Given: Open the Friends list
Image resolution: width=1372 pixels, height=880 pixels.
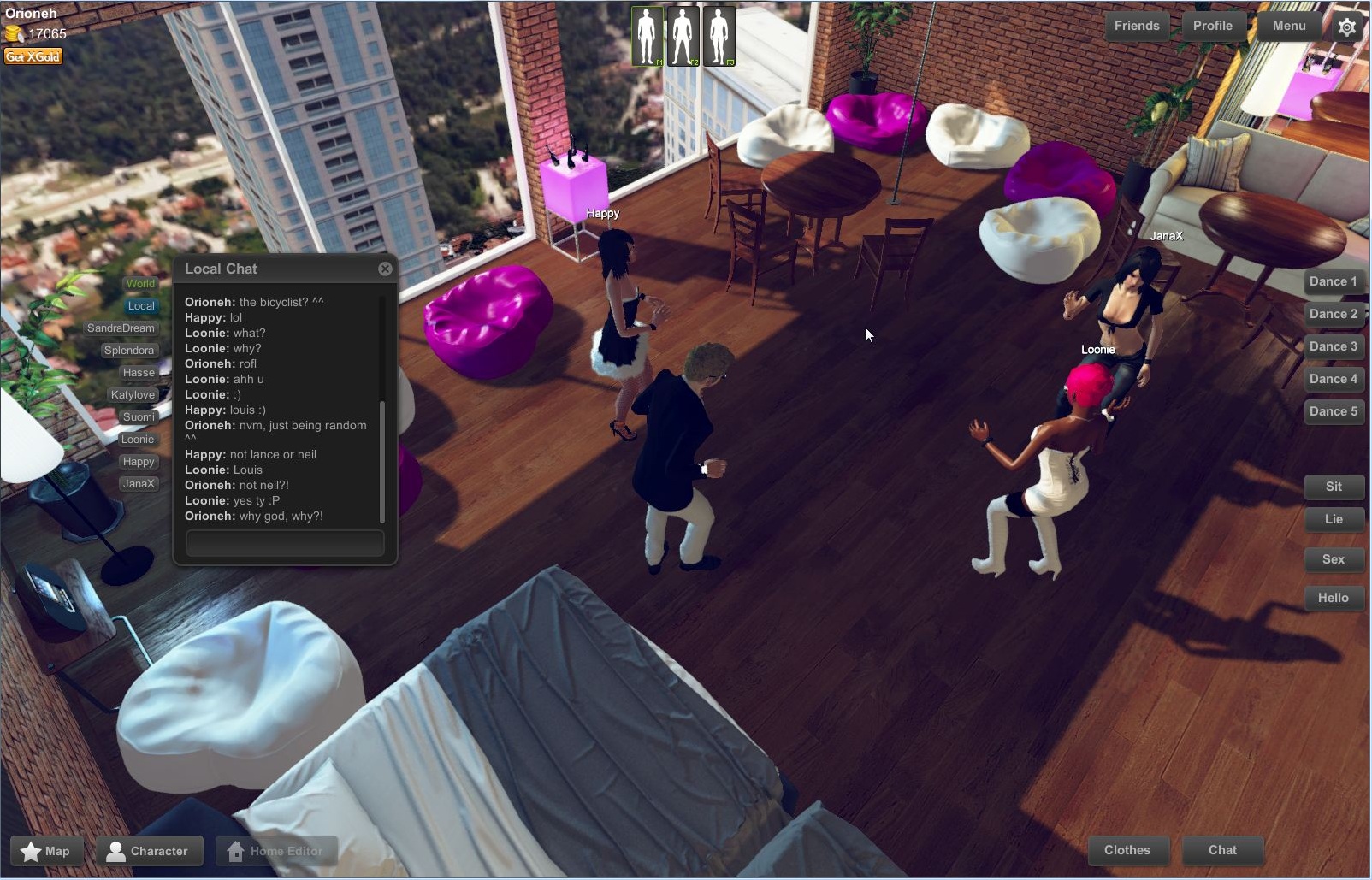Looking at the screenshot, I should [x=1136, y=26].
